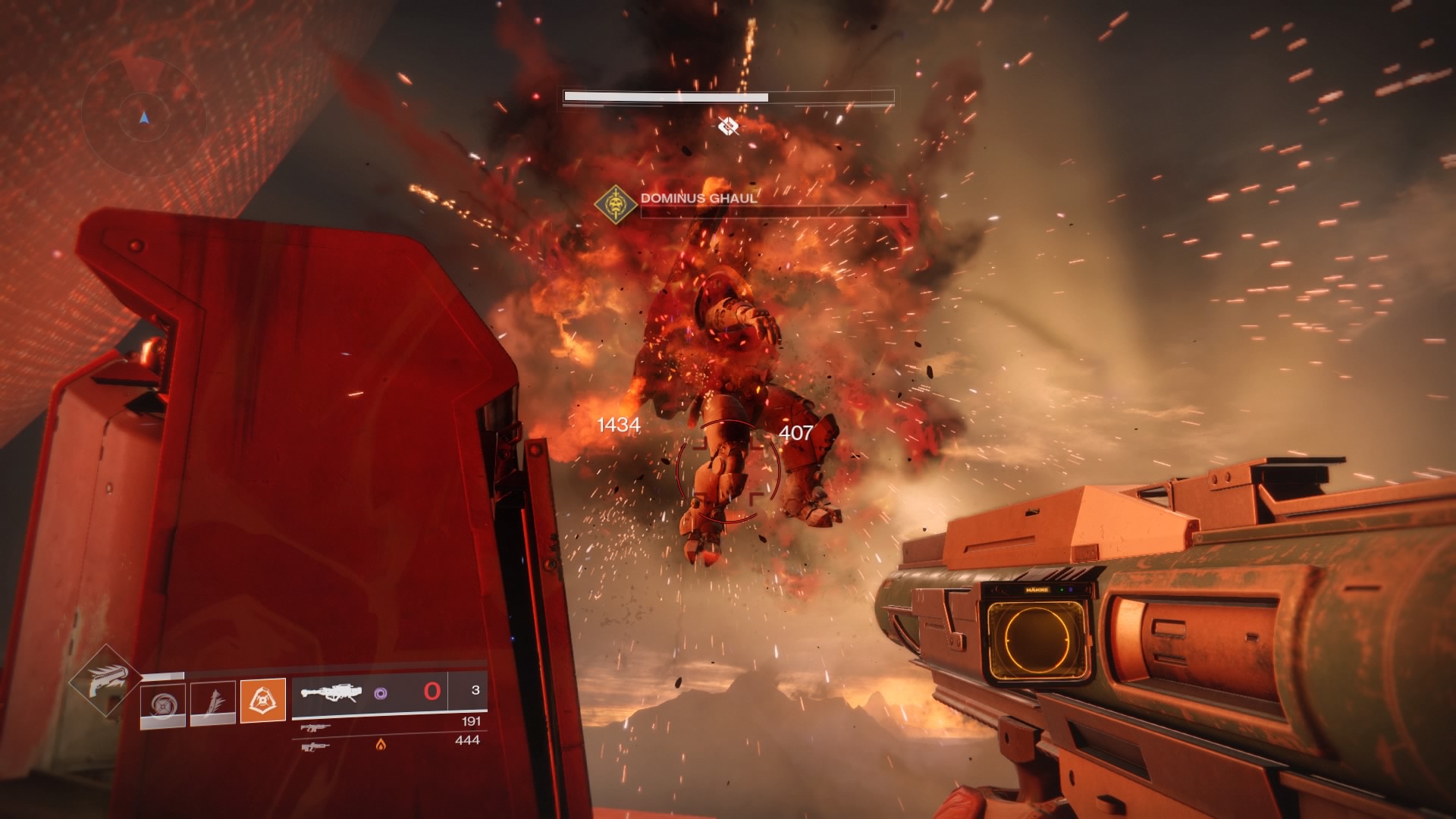
Task: Click the objective waypoint marker
Action: click(728, 125)
